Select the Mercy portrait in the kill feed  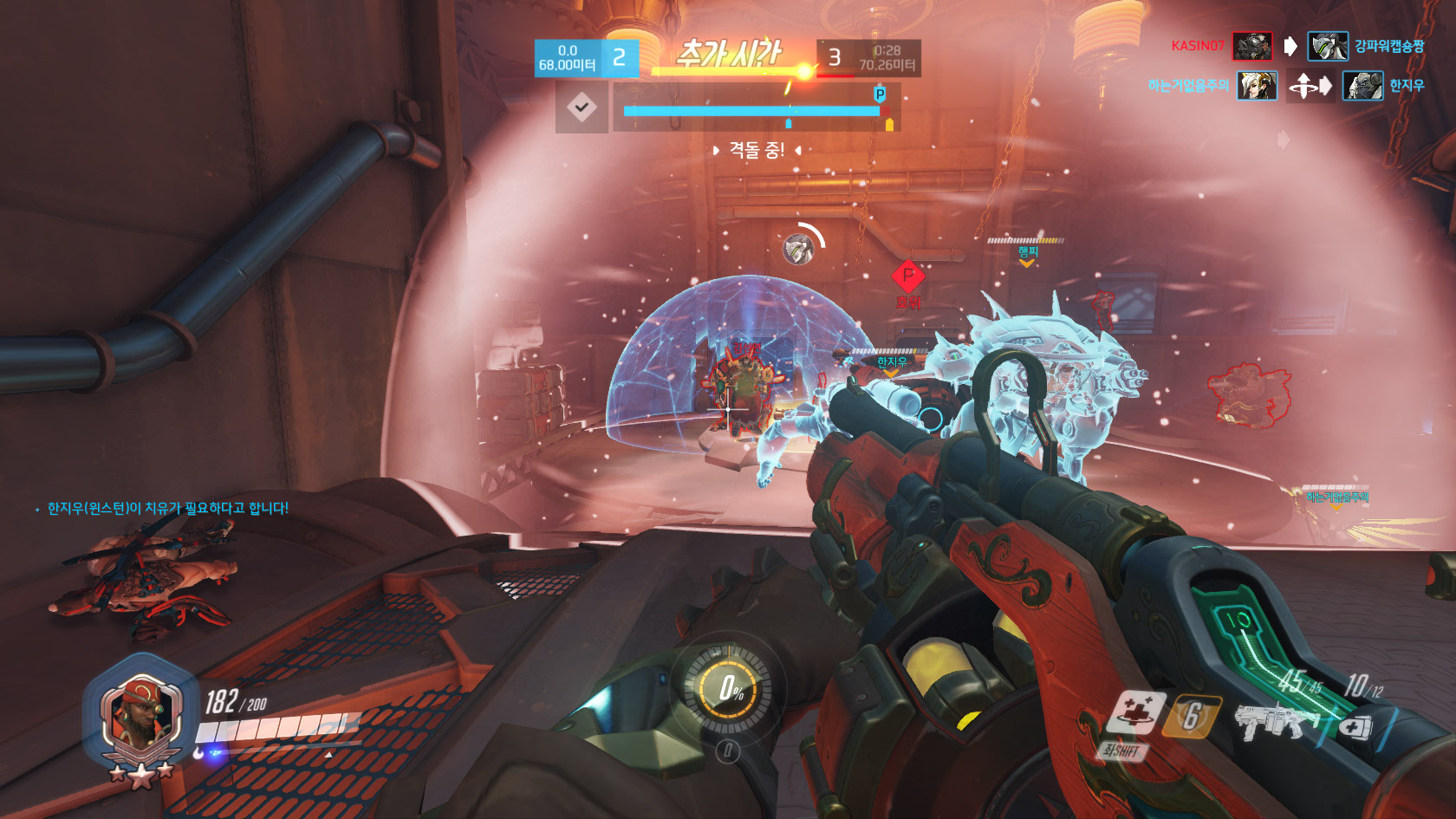[1257, 86]
